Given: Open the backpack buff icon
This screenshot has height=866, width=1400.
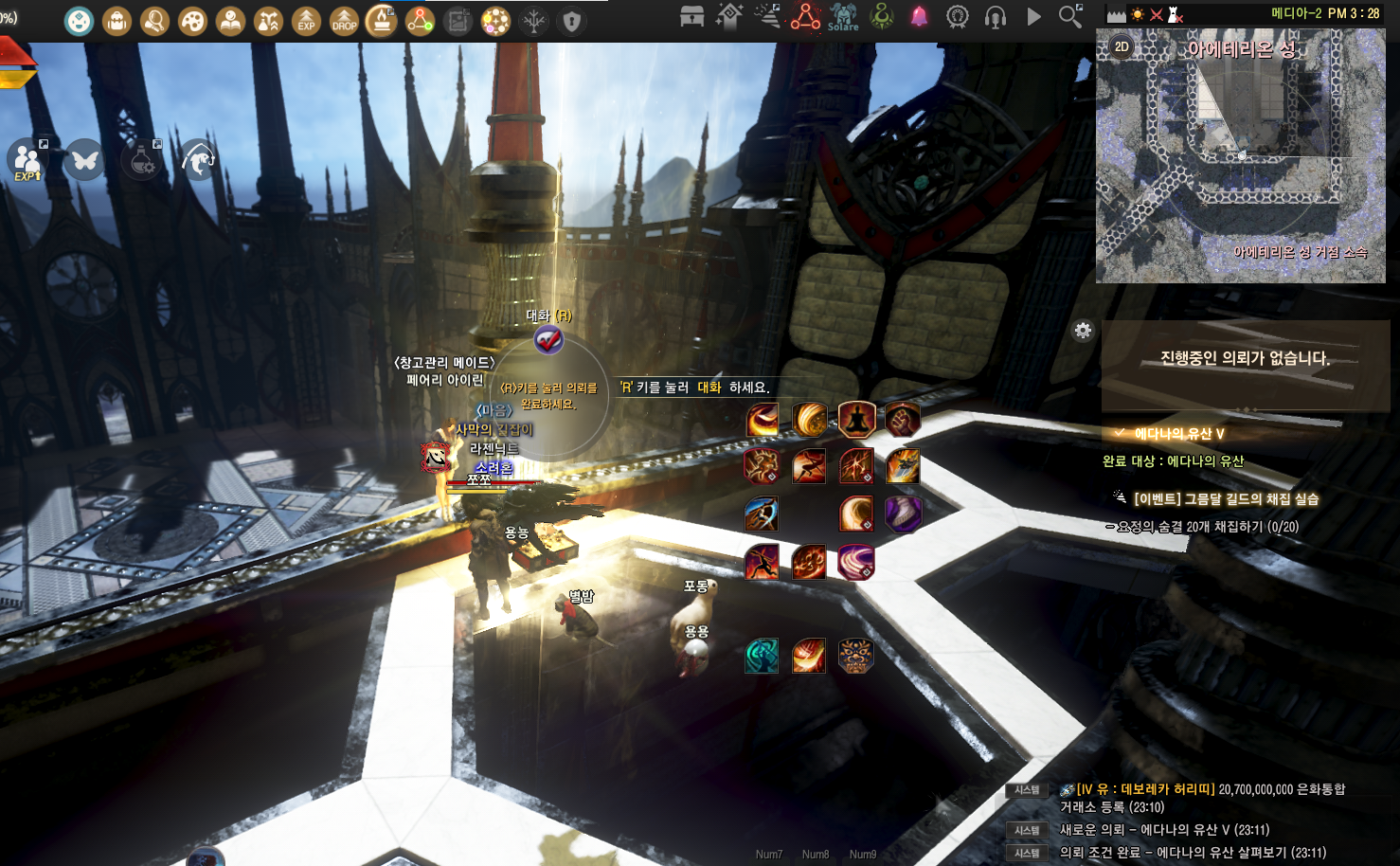Looking at the screenshot, I should 117,21.
